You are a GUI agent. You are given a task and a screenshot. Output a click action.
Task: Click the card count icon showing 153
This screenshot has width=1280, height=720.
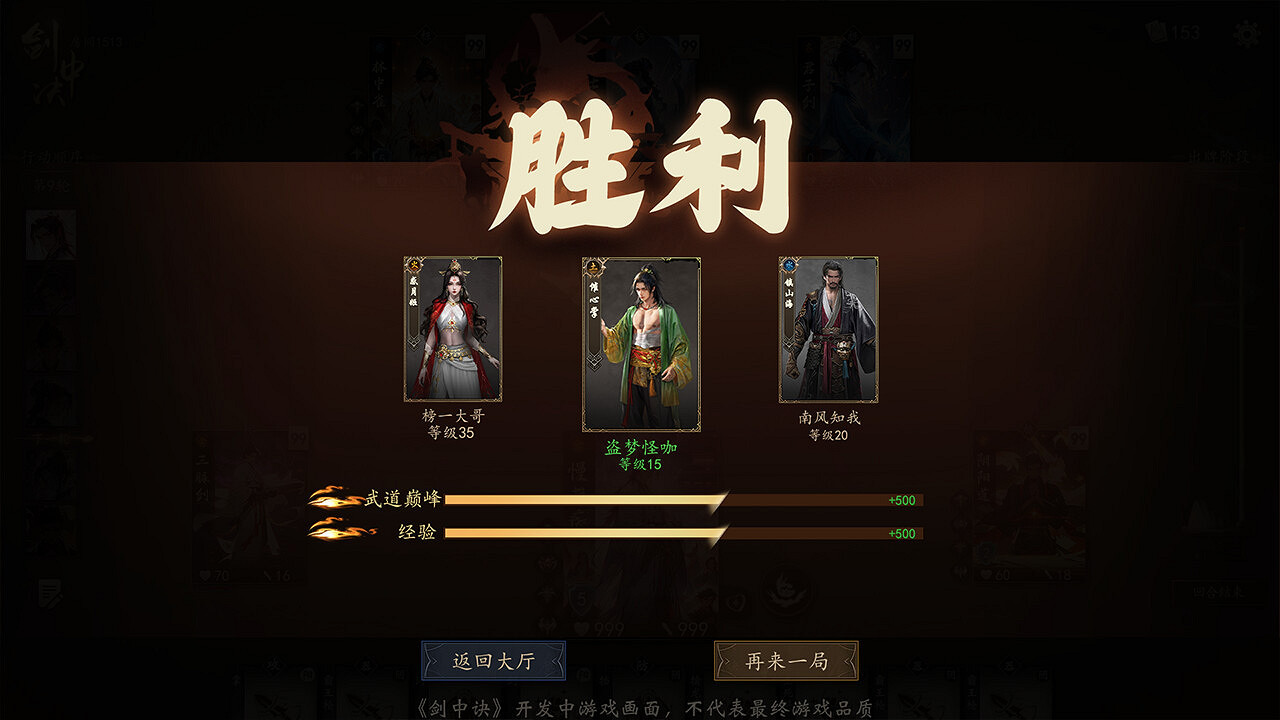[x=1155, y=33]
